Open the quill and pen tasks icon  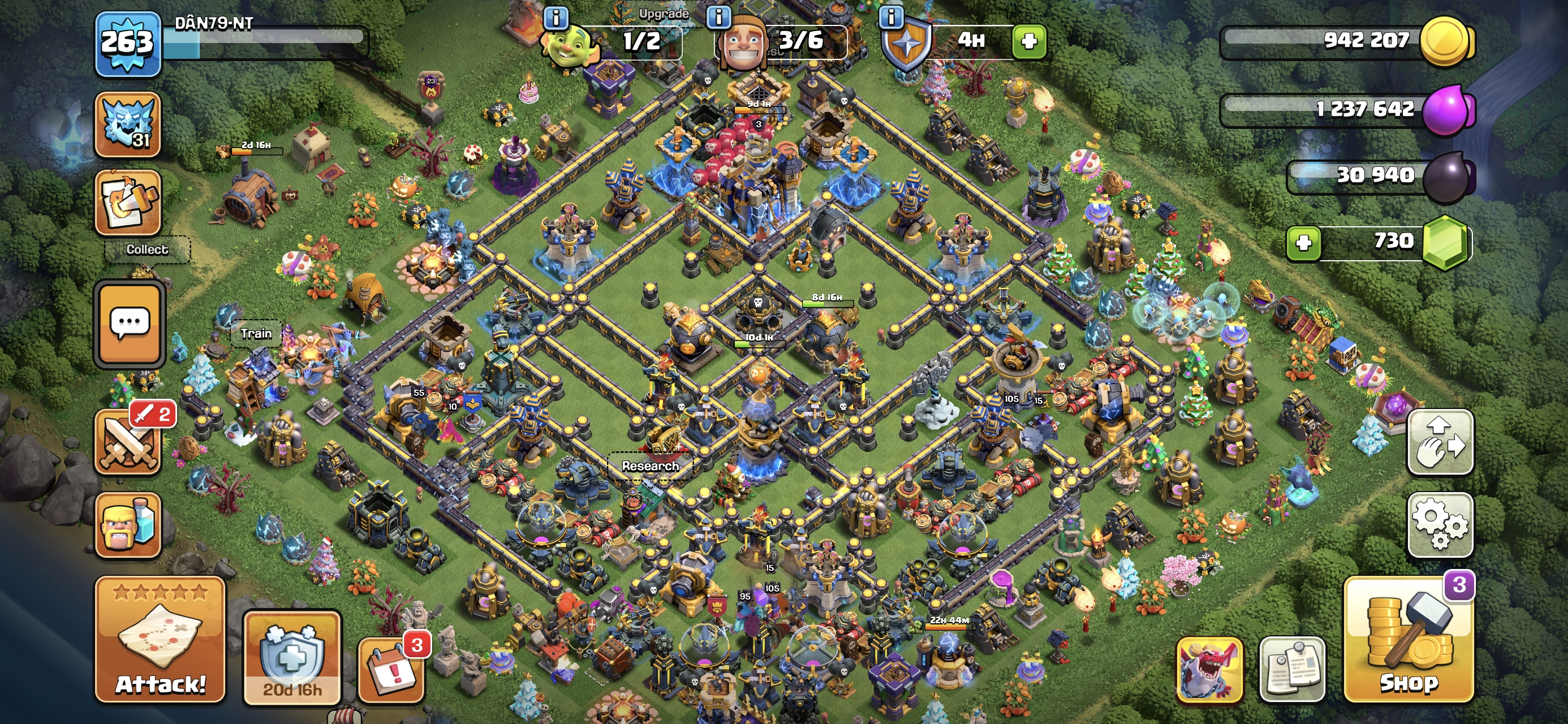click(128, 202)
